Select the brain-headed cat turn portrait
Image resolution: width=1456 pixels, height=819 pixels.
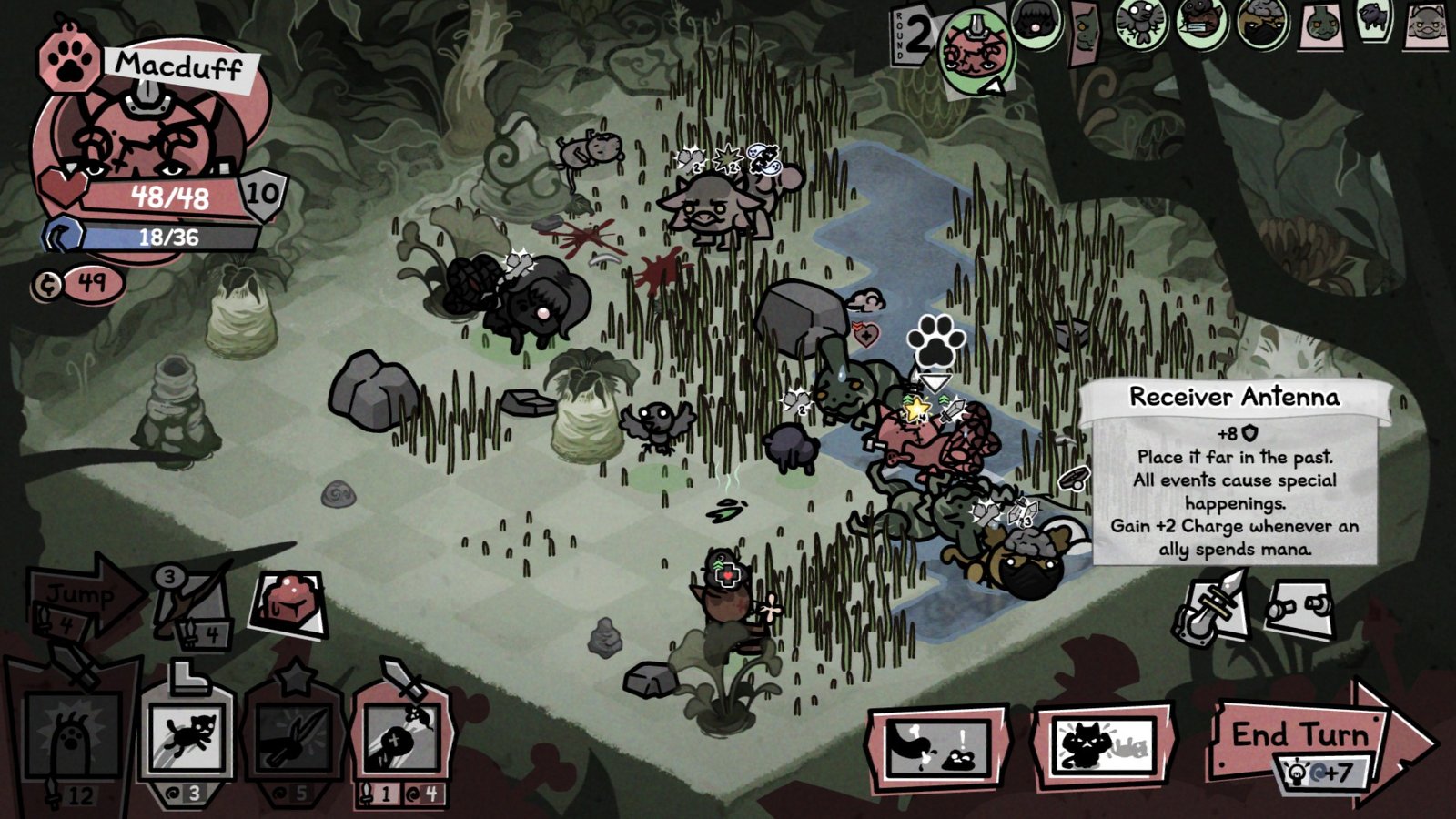coord(1262,23)
